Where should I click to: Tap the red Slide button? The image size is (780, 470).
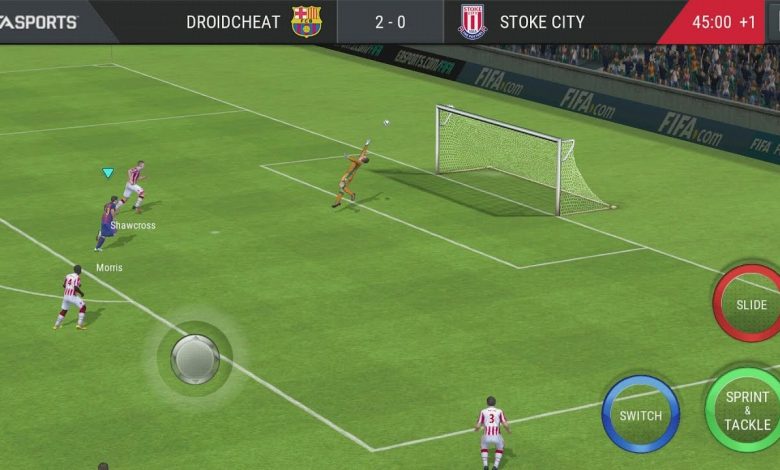pos(750,304)
